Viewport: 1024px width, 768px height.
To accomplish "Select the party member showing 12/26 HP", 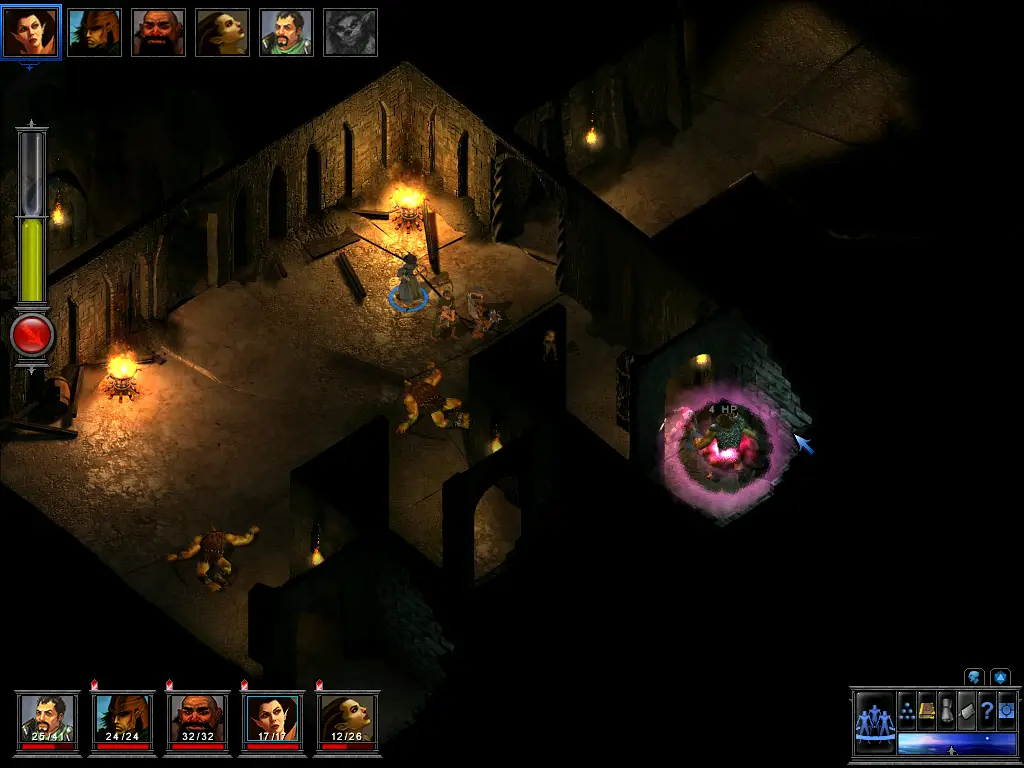I will (346, 718).
